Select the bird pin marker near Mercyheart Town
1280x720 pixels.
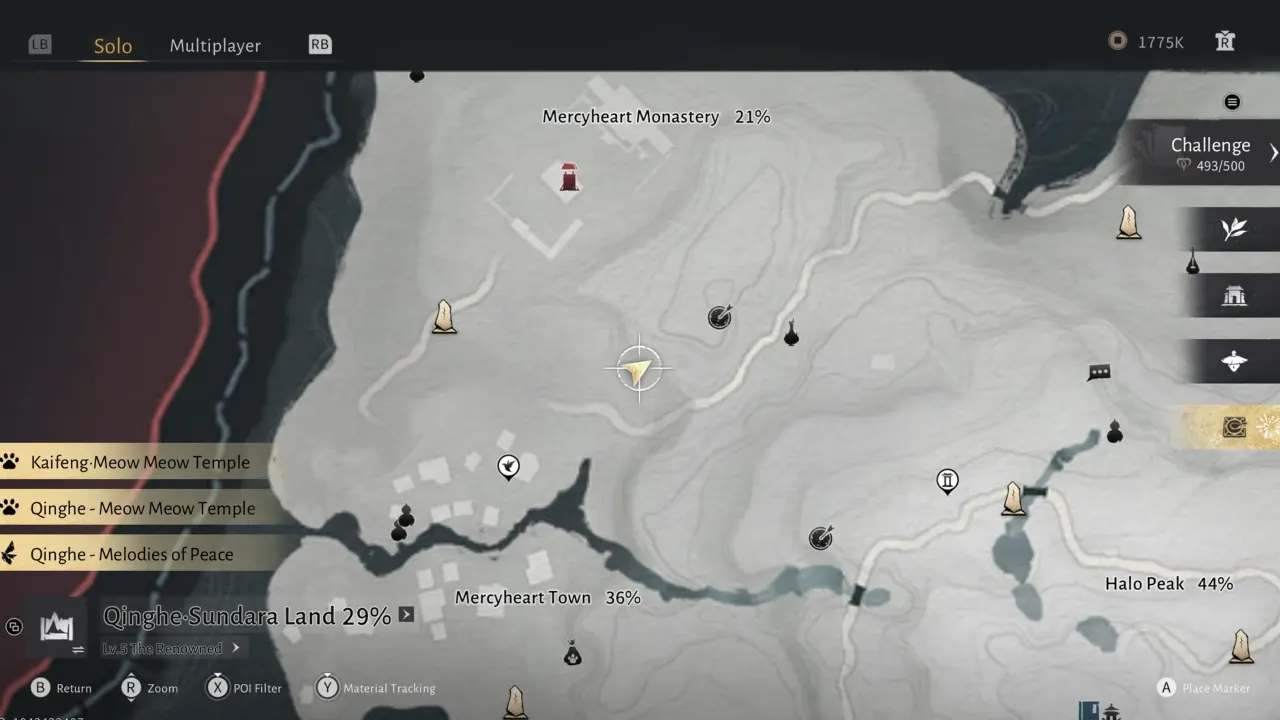click(508, 466)
